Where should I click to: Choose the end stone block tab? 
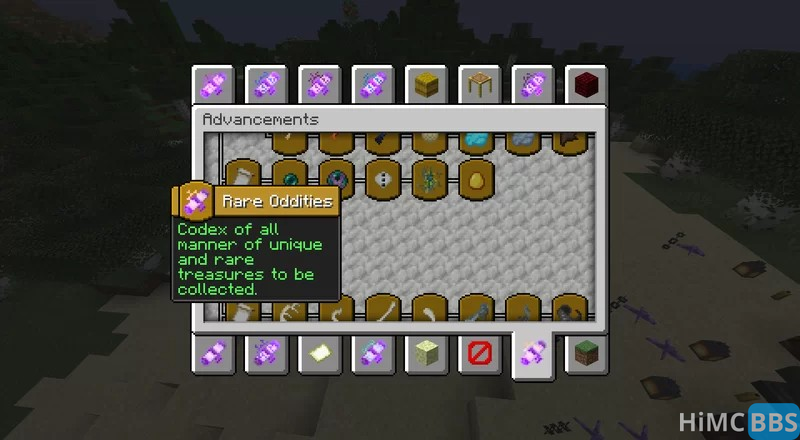(x=427, y=352)
